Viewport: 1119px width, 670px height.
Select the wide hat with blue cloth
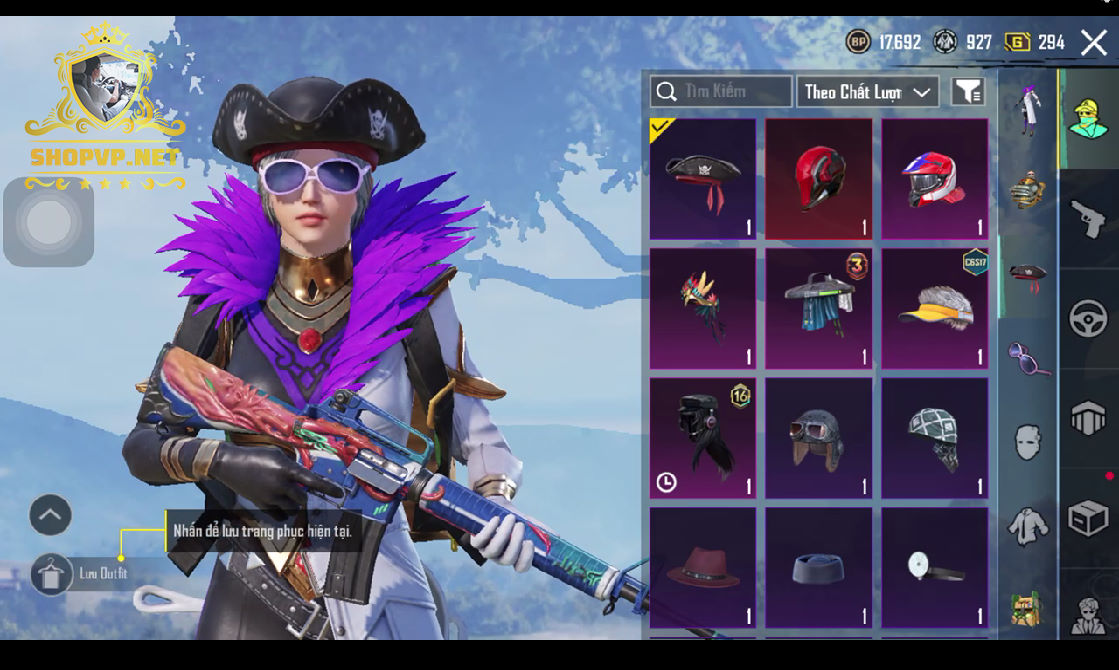pyautogui.click(x=818, y=309)
